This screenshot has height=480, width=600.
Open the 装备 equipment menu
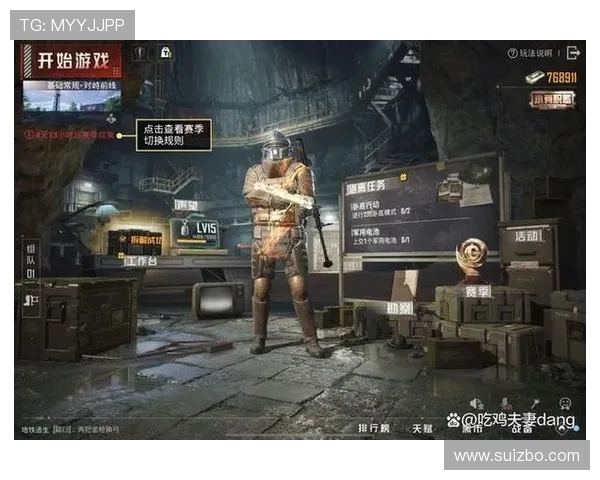tap(522, 428)
